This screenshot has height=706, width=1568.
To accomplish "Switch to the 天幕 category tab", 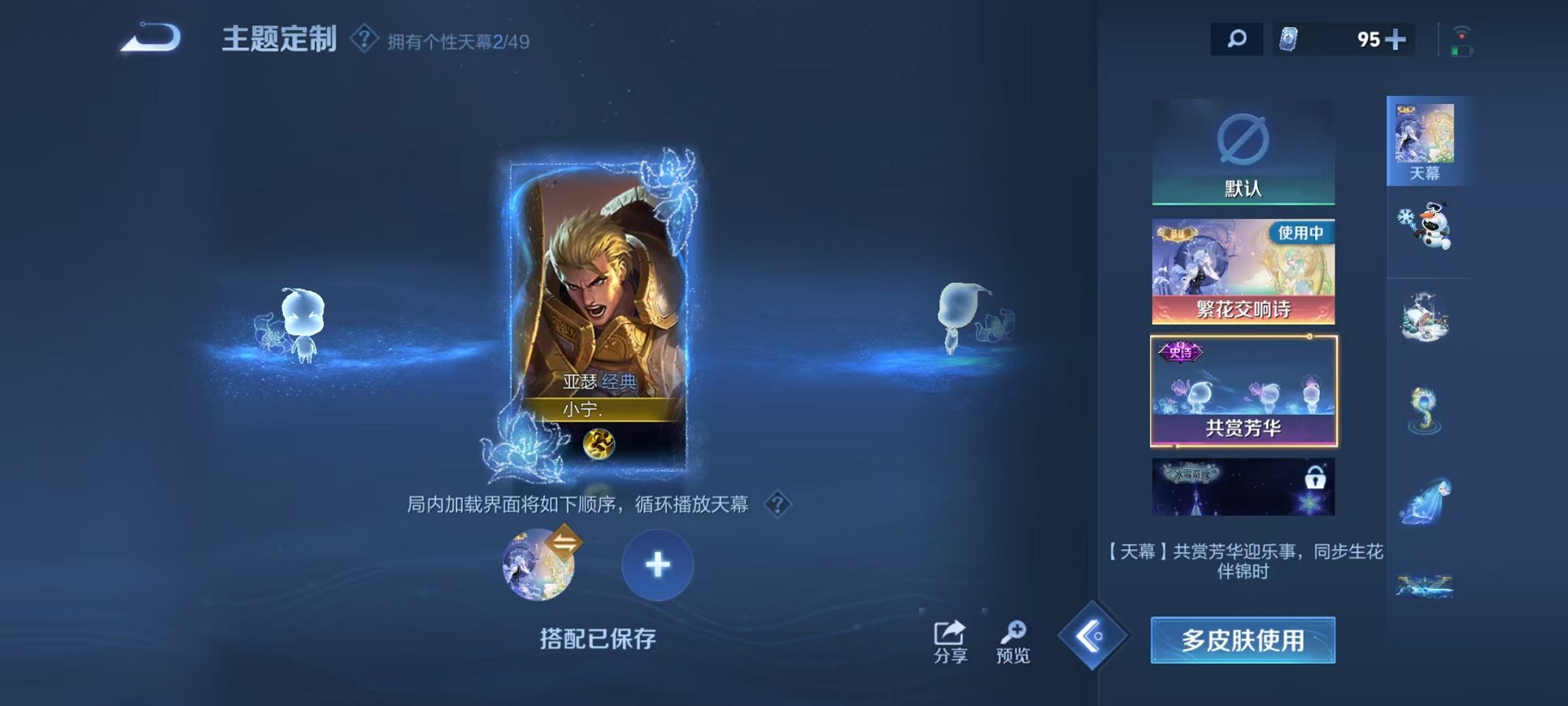I will [1427, 138].
